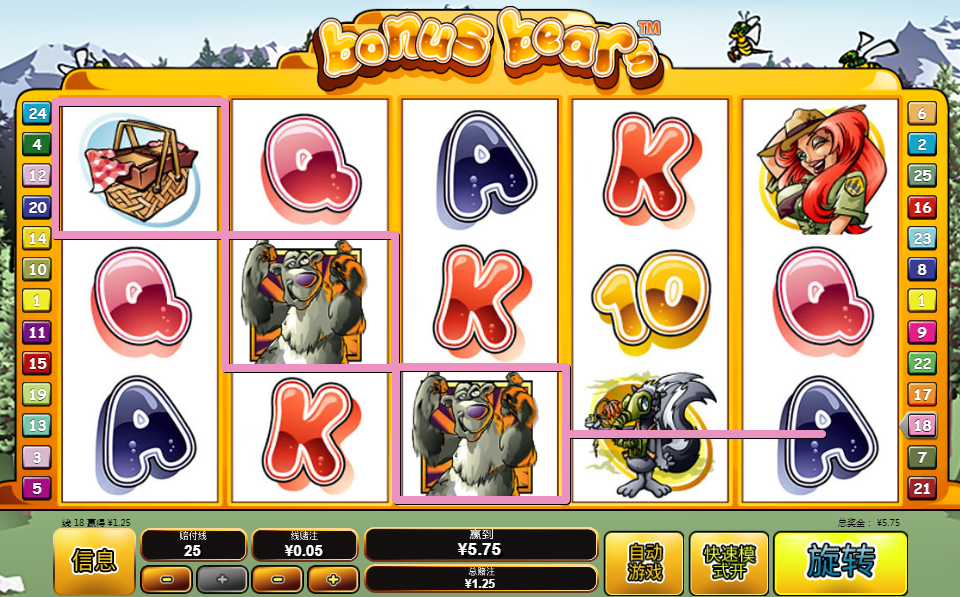Image resolution: width=960 pixels, height=597 pixels.
Task: Select payline number 24
Action: [x=36, y=113]
